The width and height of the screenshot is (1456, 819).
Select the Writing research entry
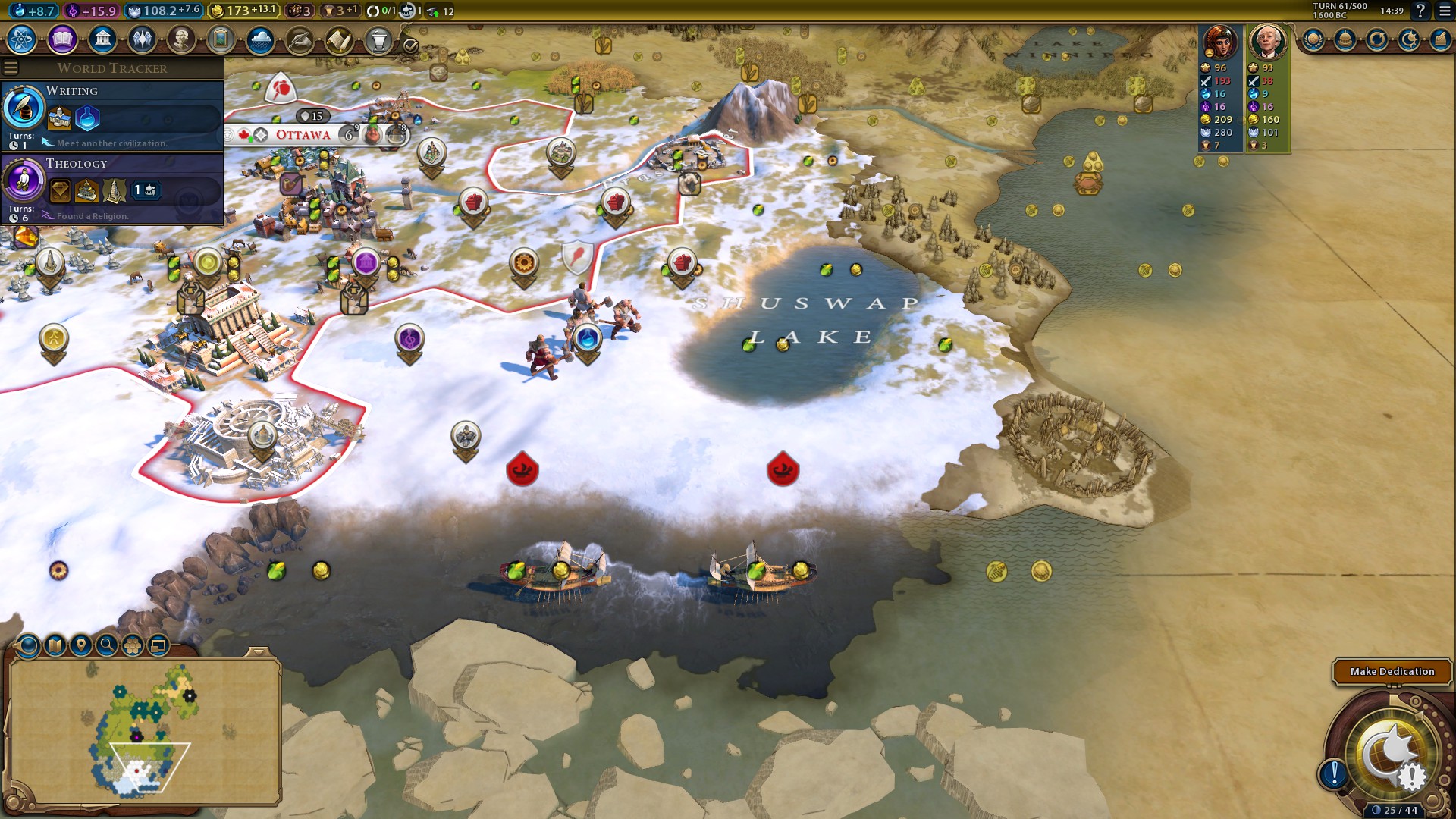pyautogui.click(x=112, y=115)
